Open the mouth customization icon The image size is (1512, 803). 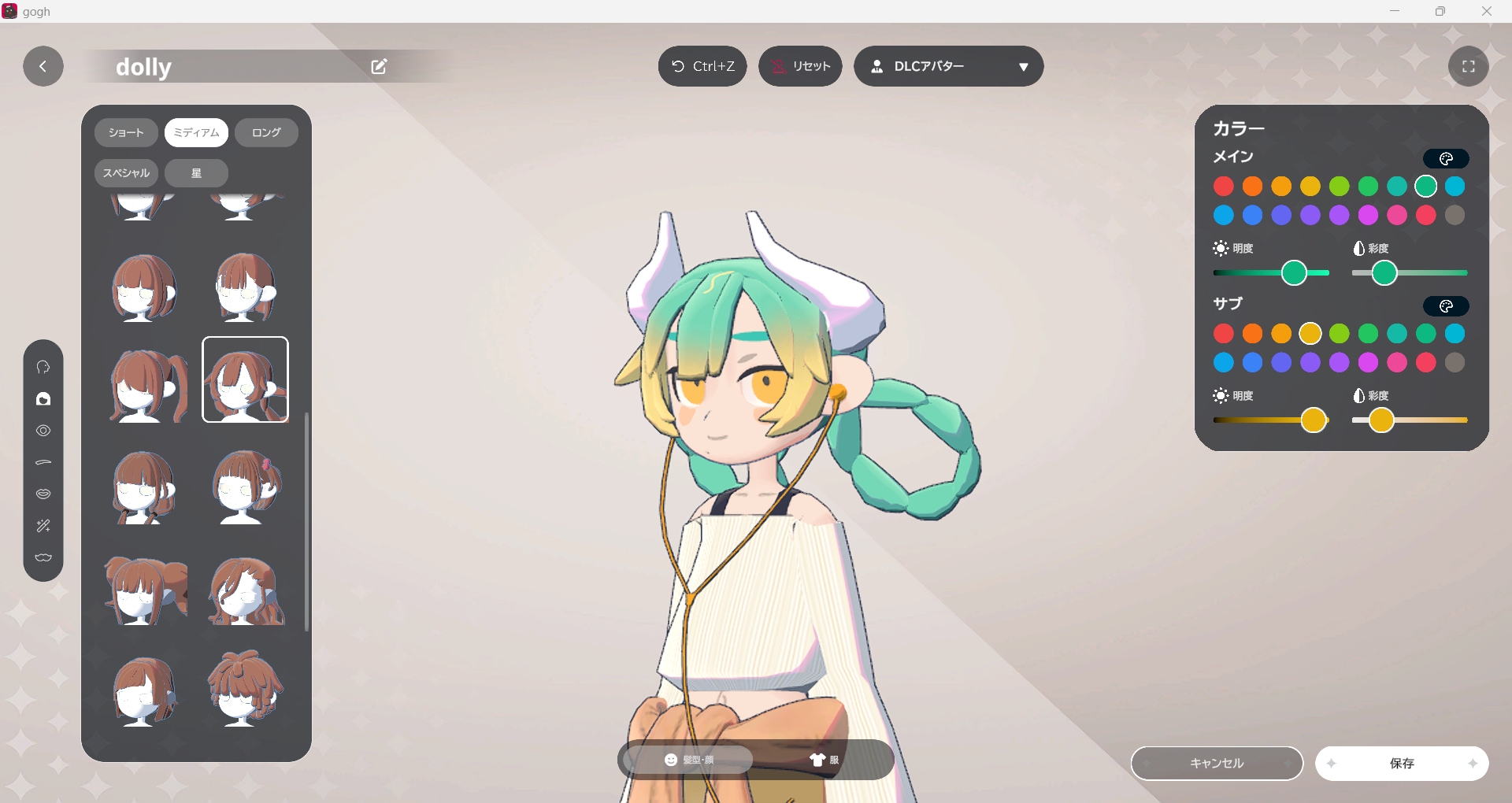click(43, 494)
